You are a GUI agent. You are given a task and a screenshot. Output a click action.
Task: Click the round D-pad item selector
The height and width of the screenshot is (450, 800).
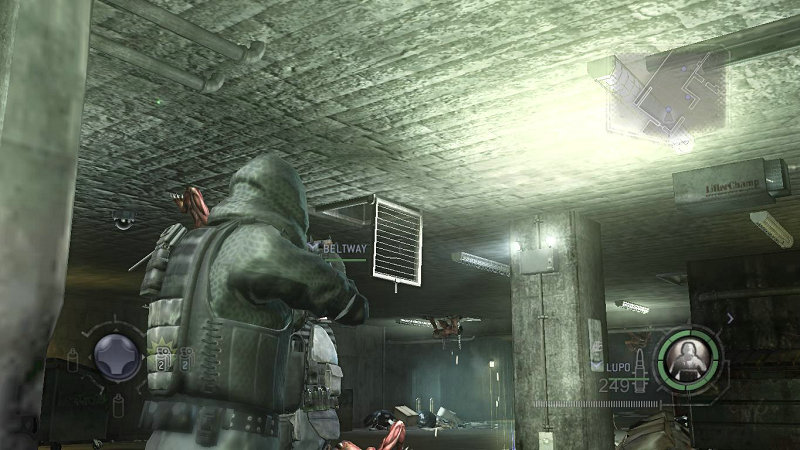point(116,356)
